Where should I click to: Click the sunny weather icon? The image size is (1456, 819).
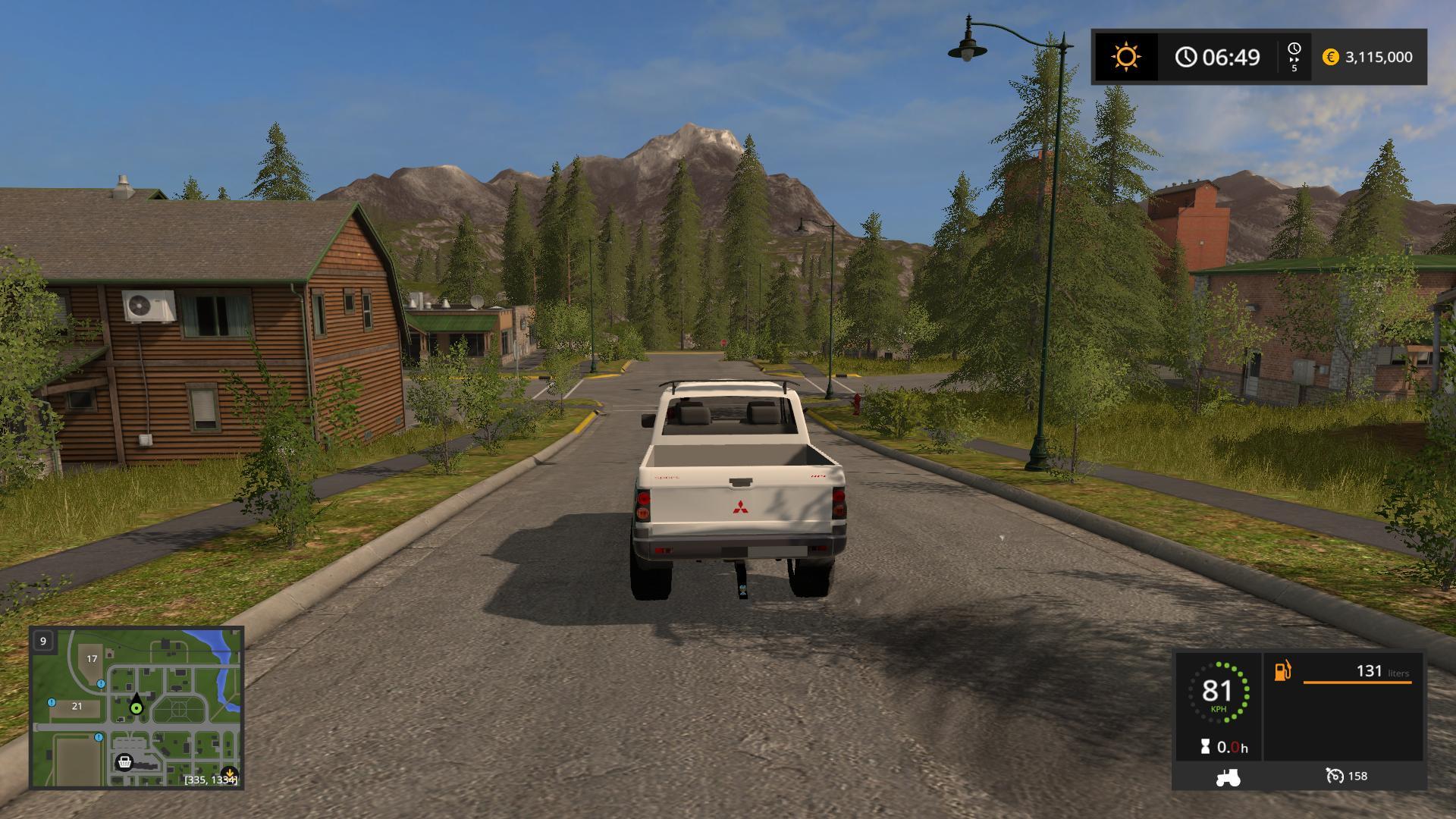click(x=1125, y=57)
